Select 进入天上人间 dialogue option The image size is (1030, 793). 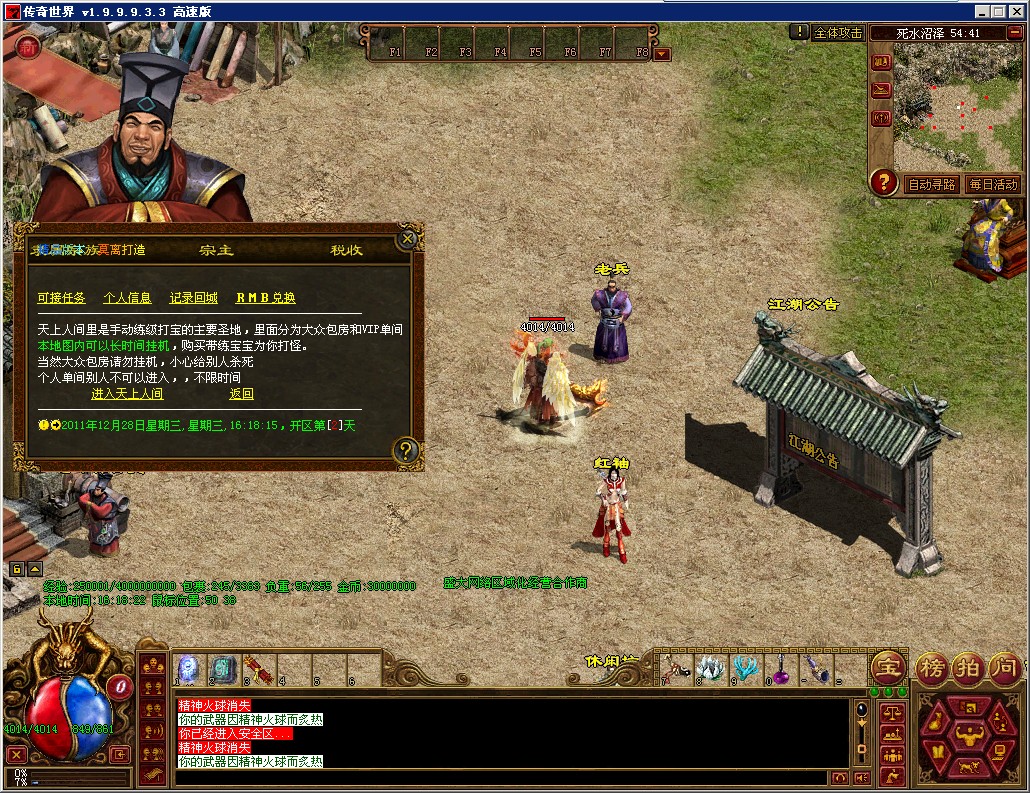(127, 394)
